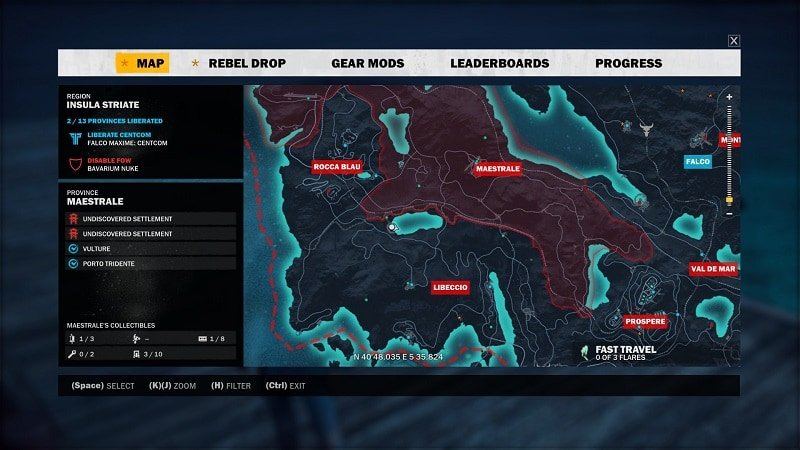
Task: Pick the Prospere province marker
Action: click(x=644, y=322)
